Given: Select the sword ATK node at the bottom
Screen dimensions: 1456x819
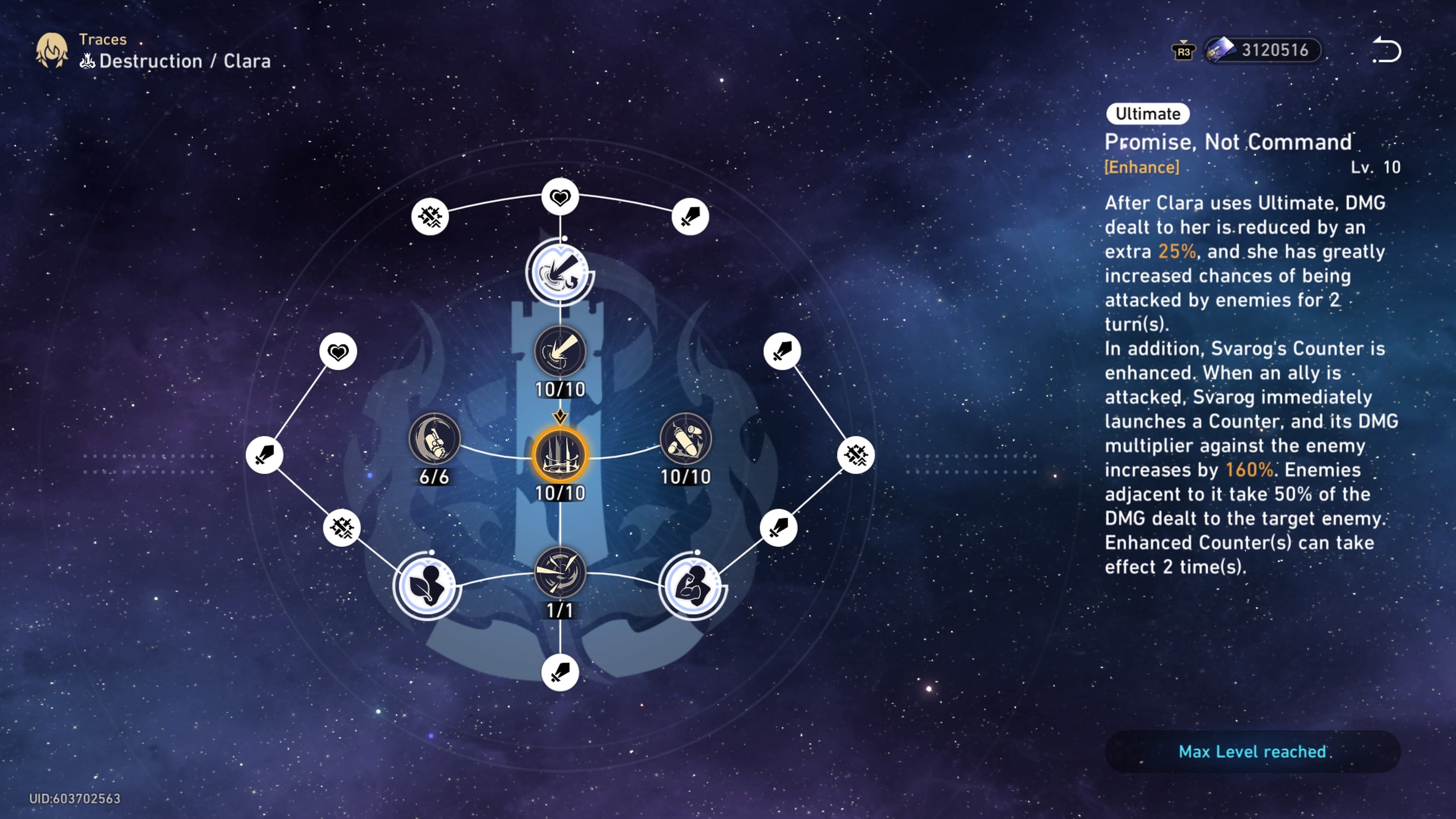Looking at the screenshot, I should click(560, 673).
